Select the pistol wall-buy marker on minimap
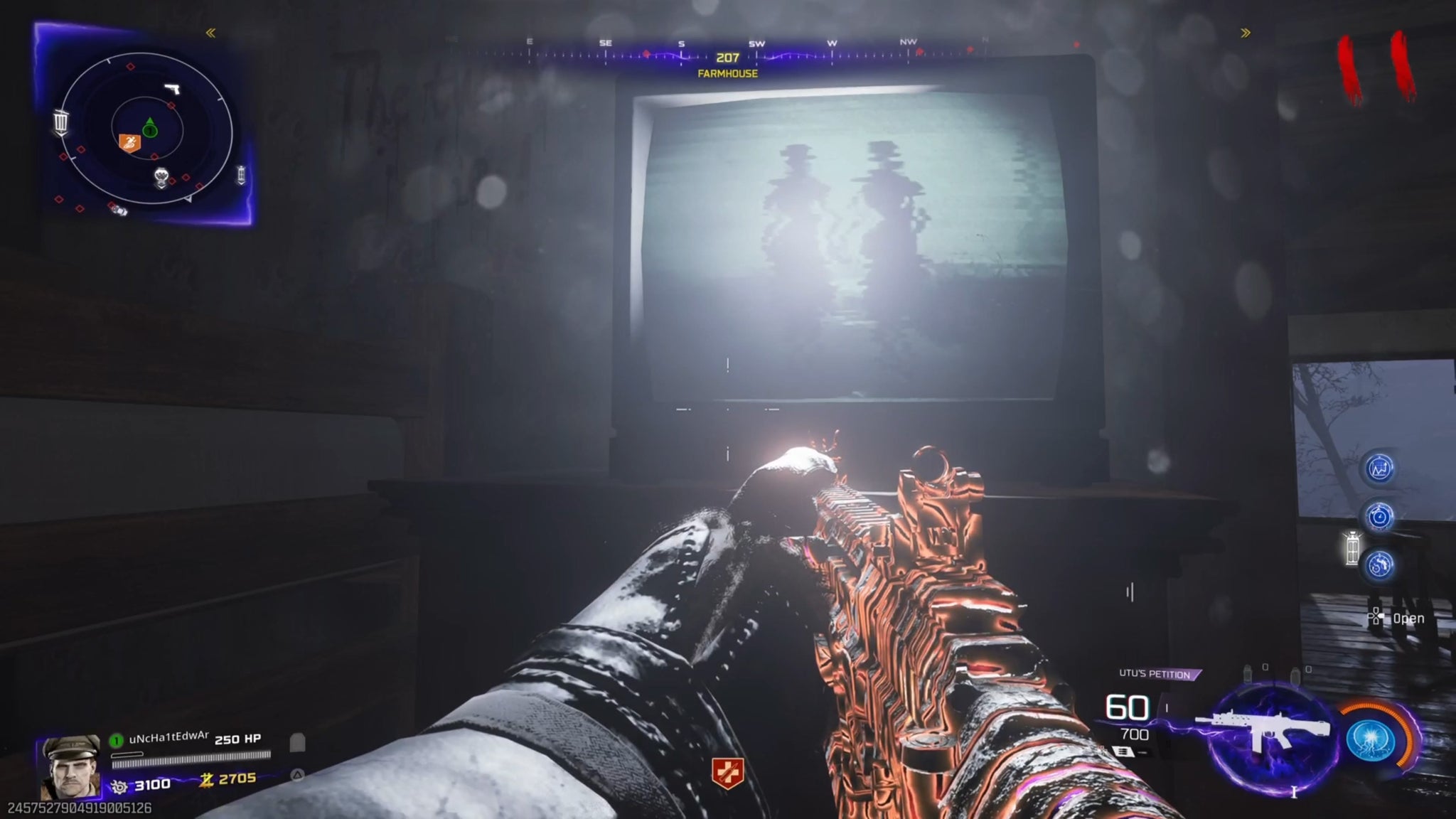The height and width of the screenshot is (819, 1456). coord(173,89)
